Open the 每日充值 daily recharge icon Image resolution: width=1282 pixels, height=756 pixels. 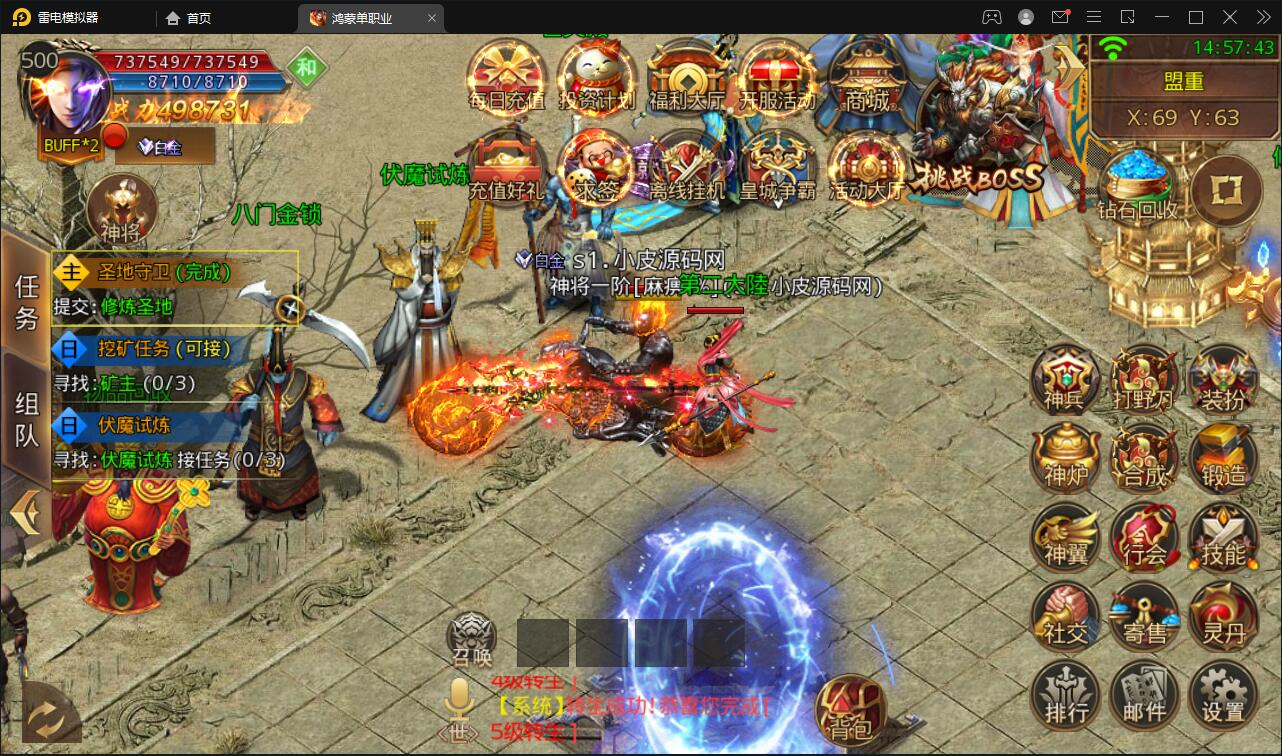[x=506, y=76]
